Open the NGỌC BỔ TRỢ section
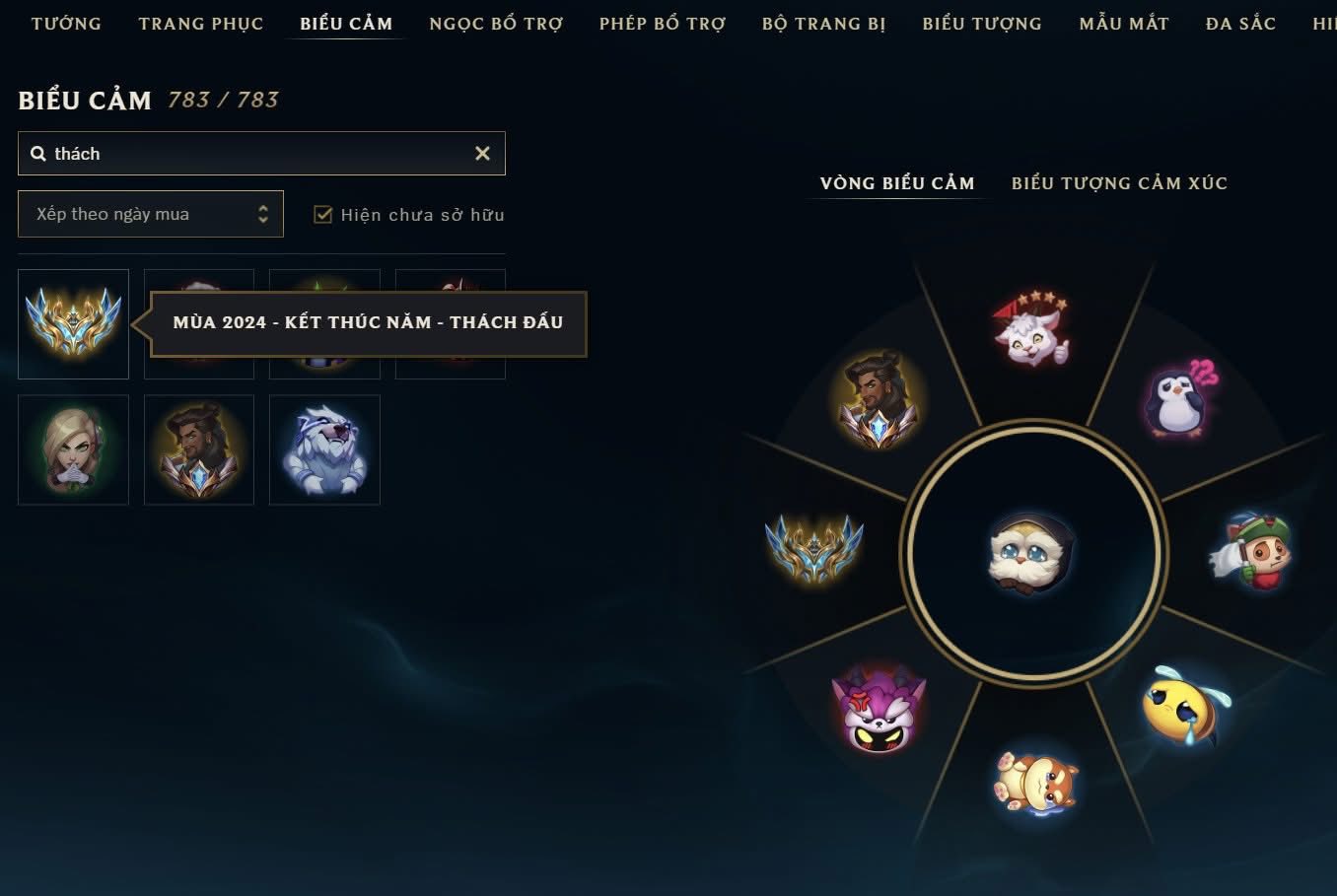The image size is (1337, 896). tap(496, 23)
